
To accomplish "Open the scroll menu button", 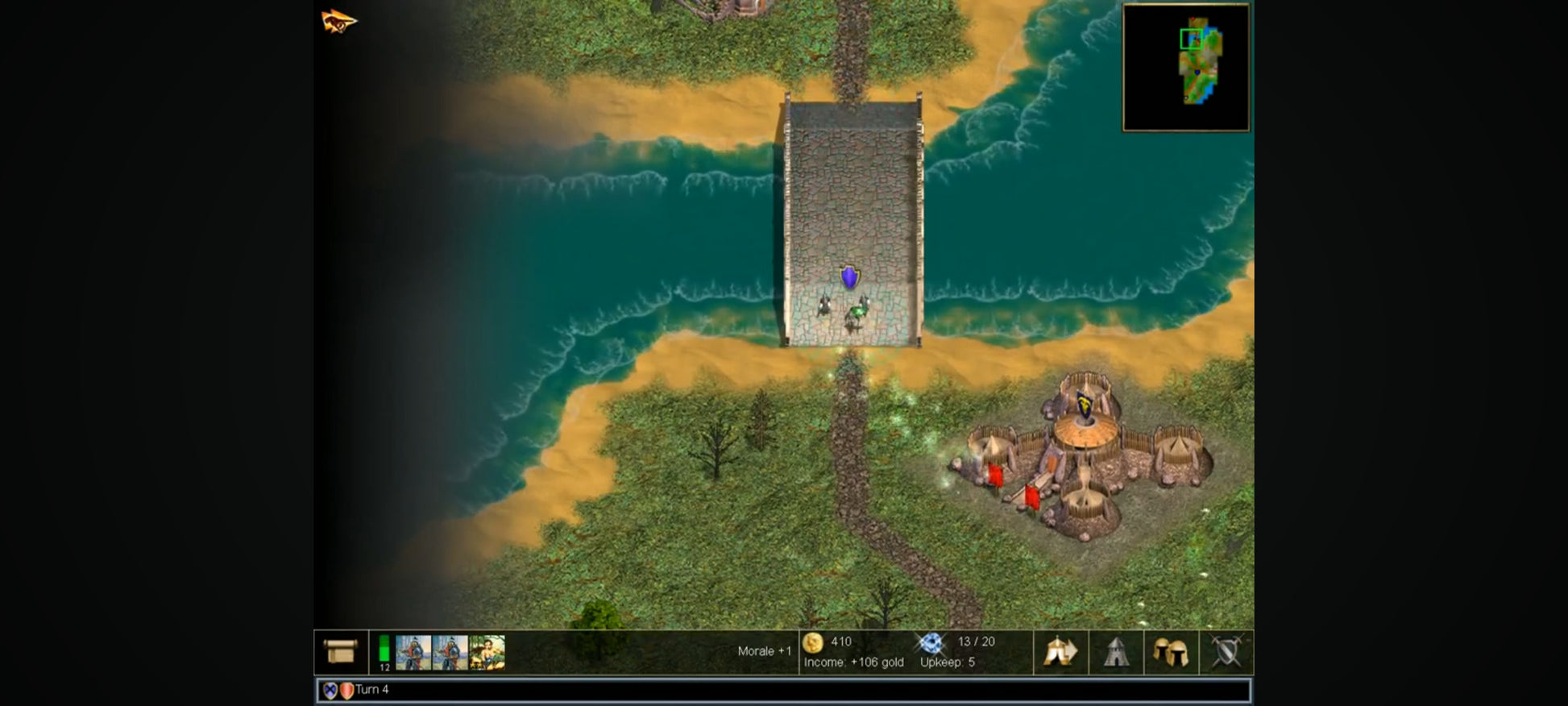I will point(340,651).
